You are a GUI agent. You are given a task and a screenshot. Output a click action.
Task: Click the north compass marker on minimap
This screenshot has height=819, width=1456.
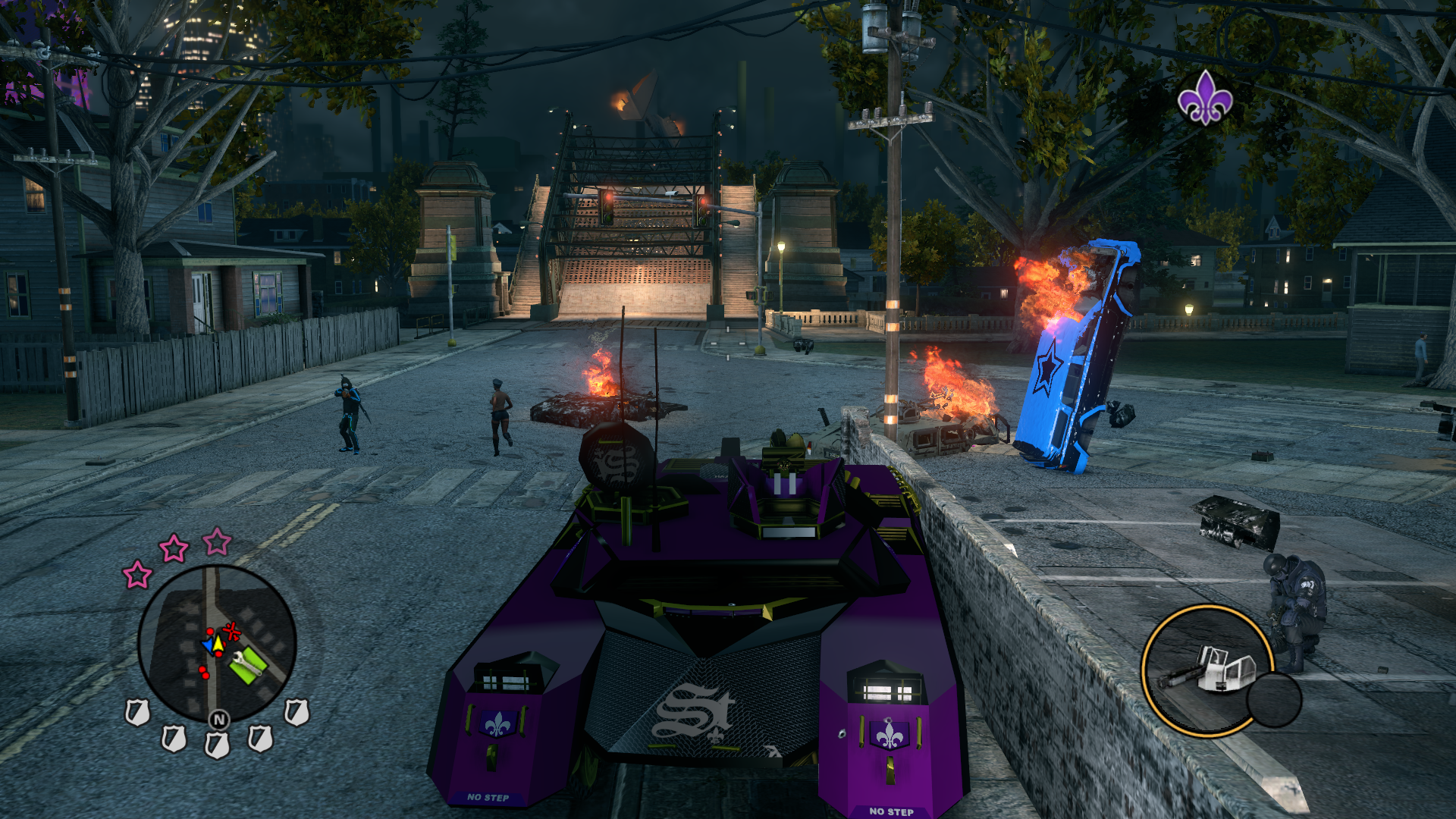(218, 720)
